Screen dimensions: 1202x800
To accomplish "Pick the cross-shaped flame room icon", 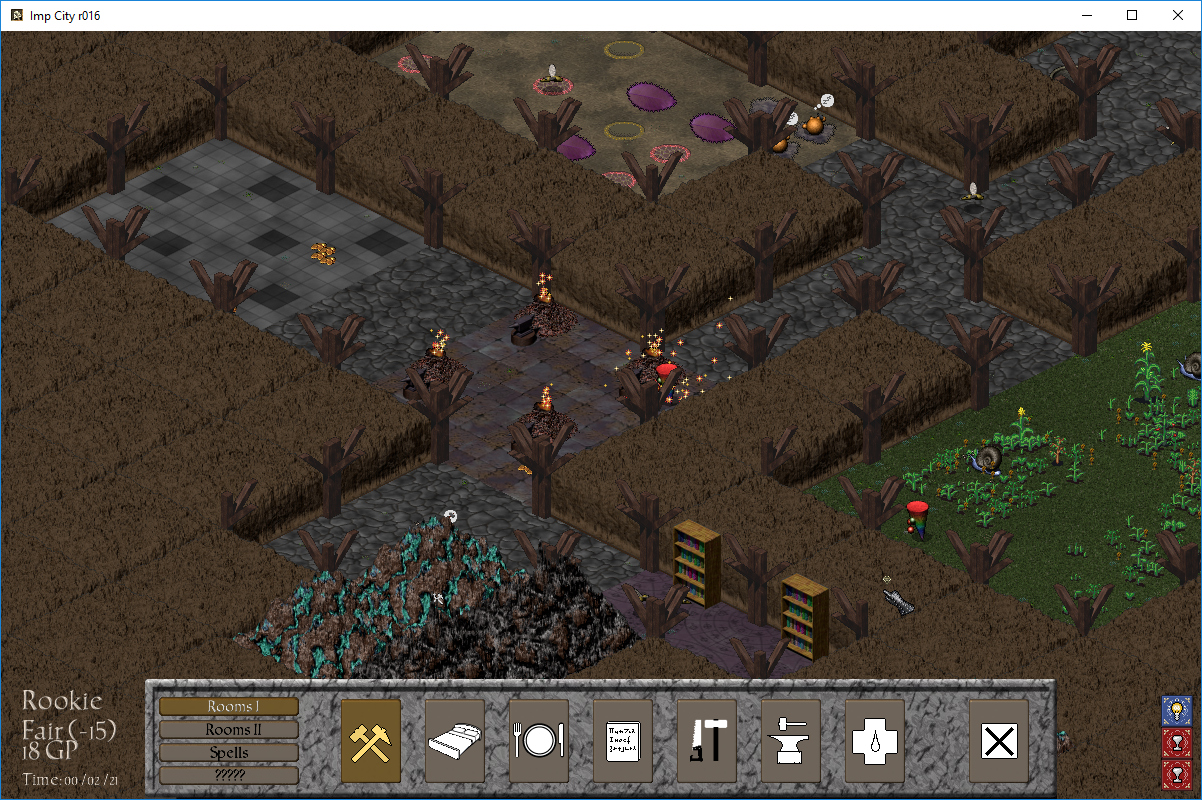I will coord(875,741).
